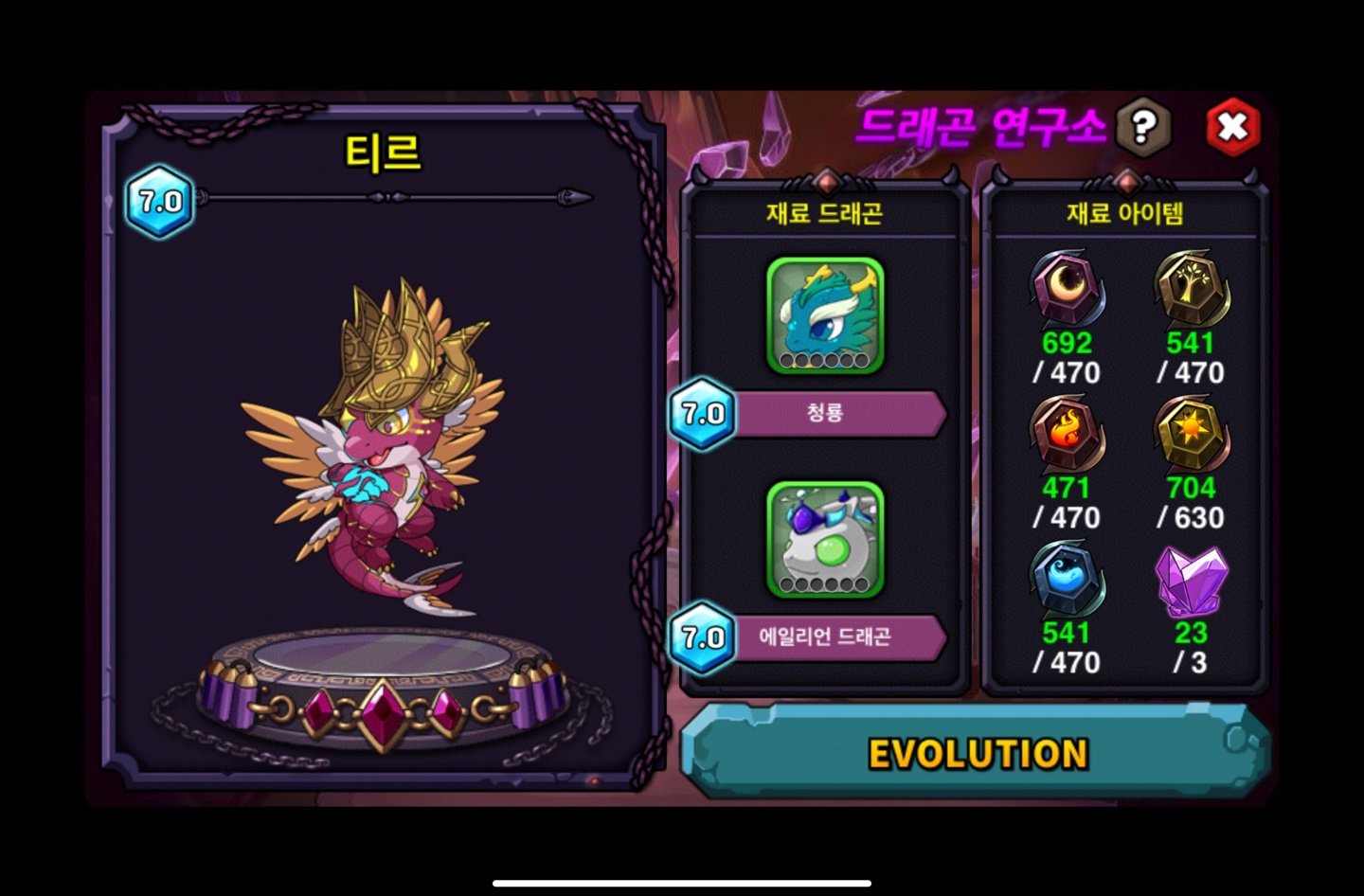Start the dragon EVOLUTION
Image resolution: width=1364 pixels, height=896 pixels.
coord(977,754)
